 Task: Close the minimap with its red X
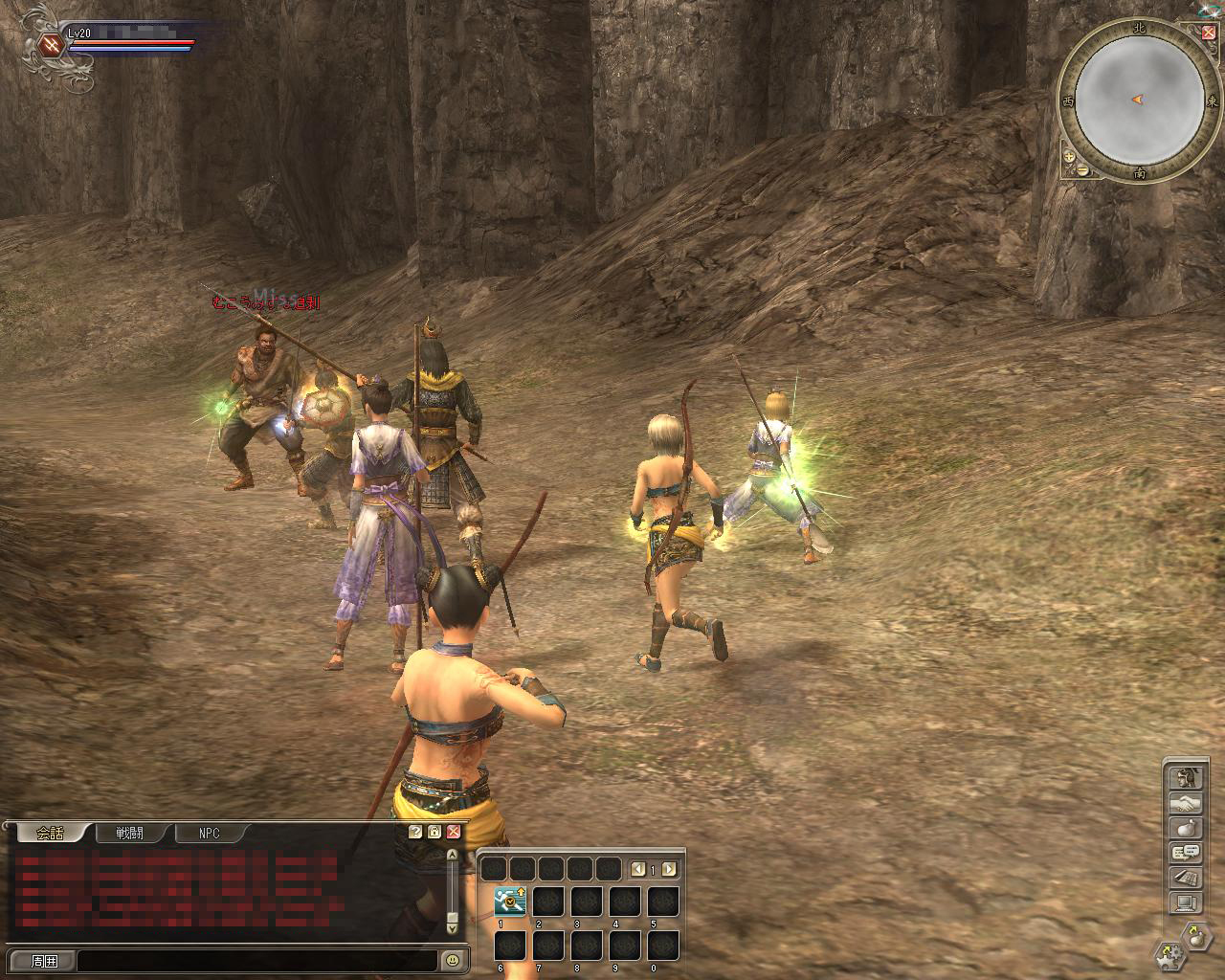click(1209, 33)
